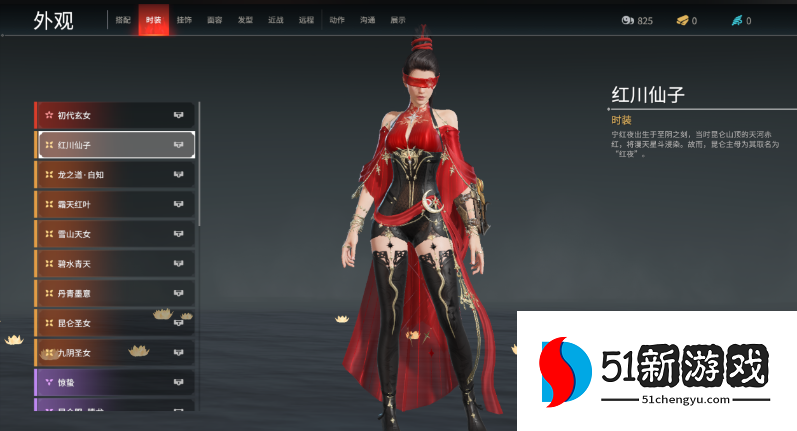The height and width of the screenshot is (431, 797).
Task: Click the 时装 tab
Action: click(153, 19)
